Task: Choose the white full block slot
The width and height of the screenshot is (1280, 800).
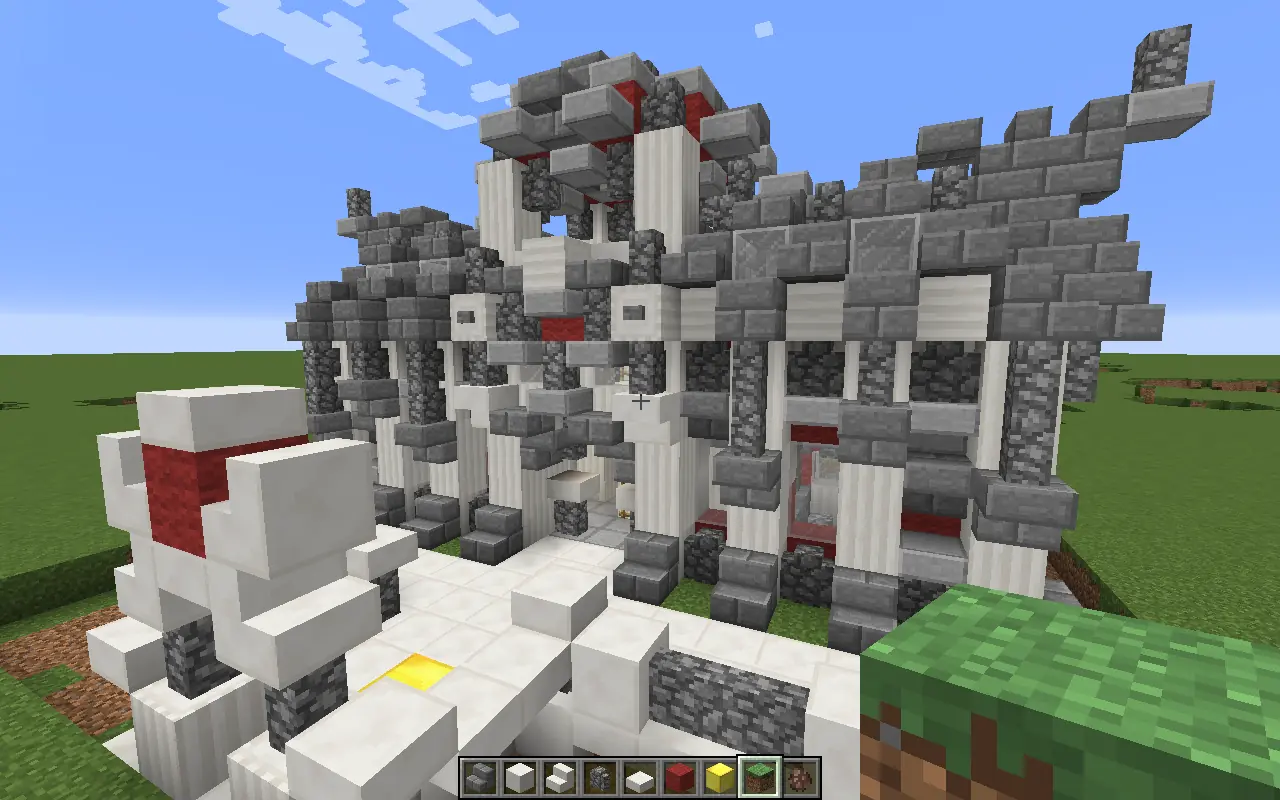Action: pos(520,777)
